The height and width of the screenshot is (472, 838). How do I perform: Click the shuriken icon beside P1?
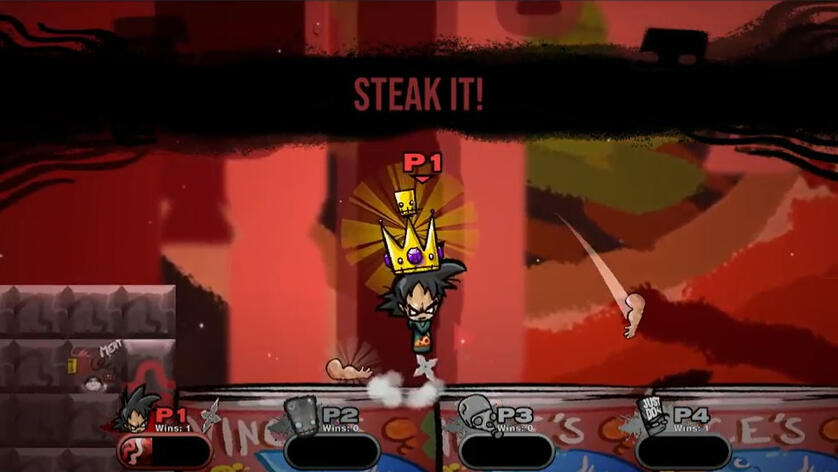click(211, 414)
